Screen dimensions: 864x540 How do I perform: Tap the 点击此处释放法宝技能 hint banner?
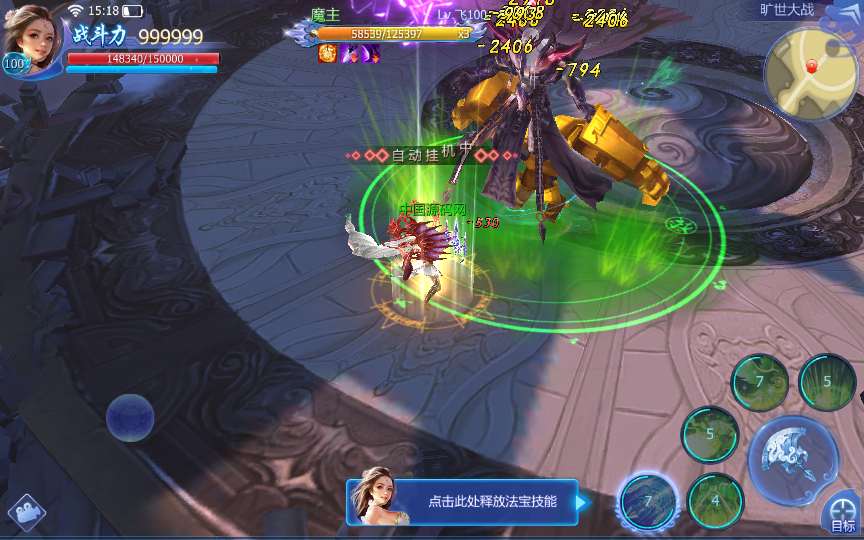coord(462,501)
